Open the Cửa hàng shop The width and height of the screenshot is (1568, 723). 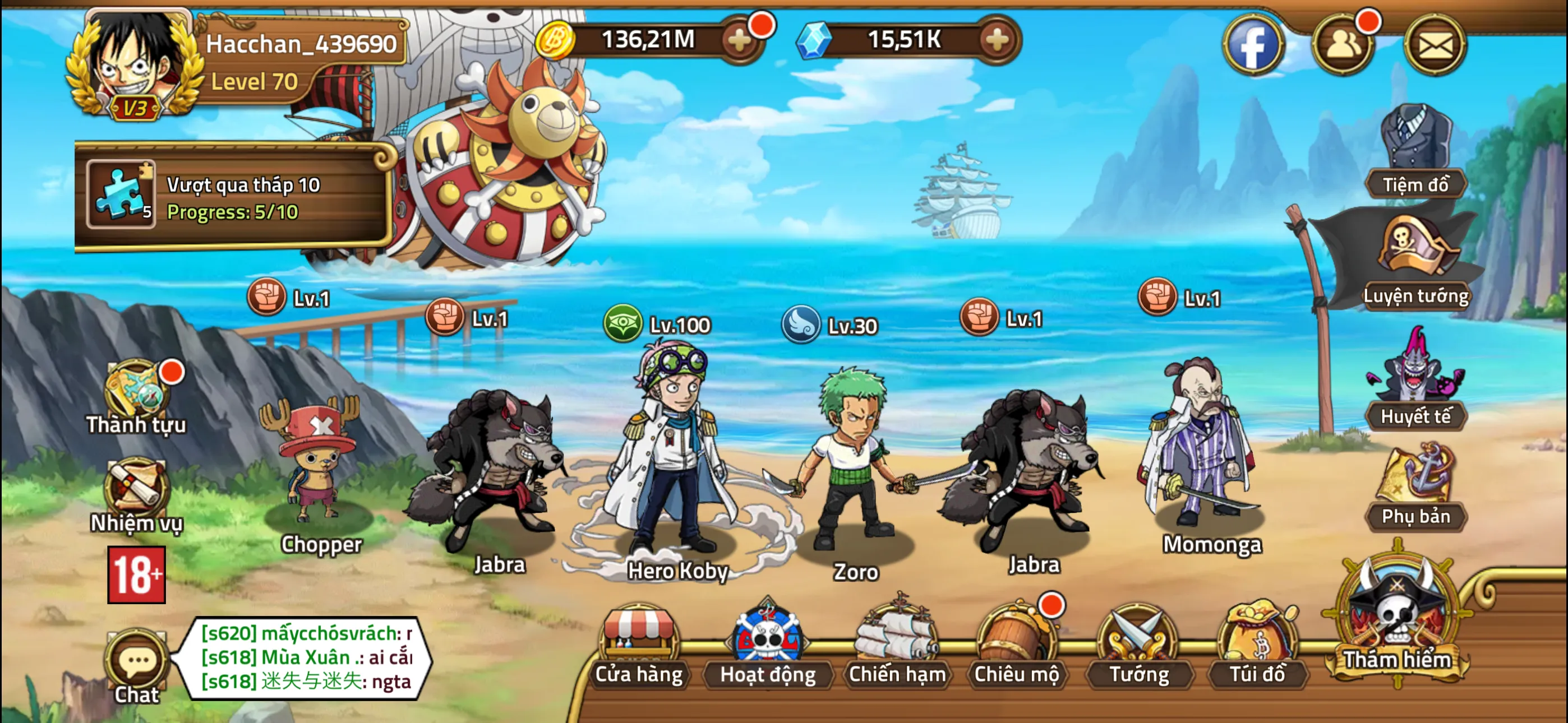(x=639, y=645)
